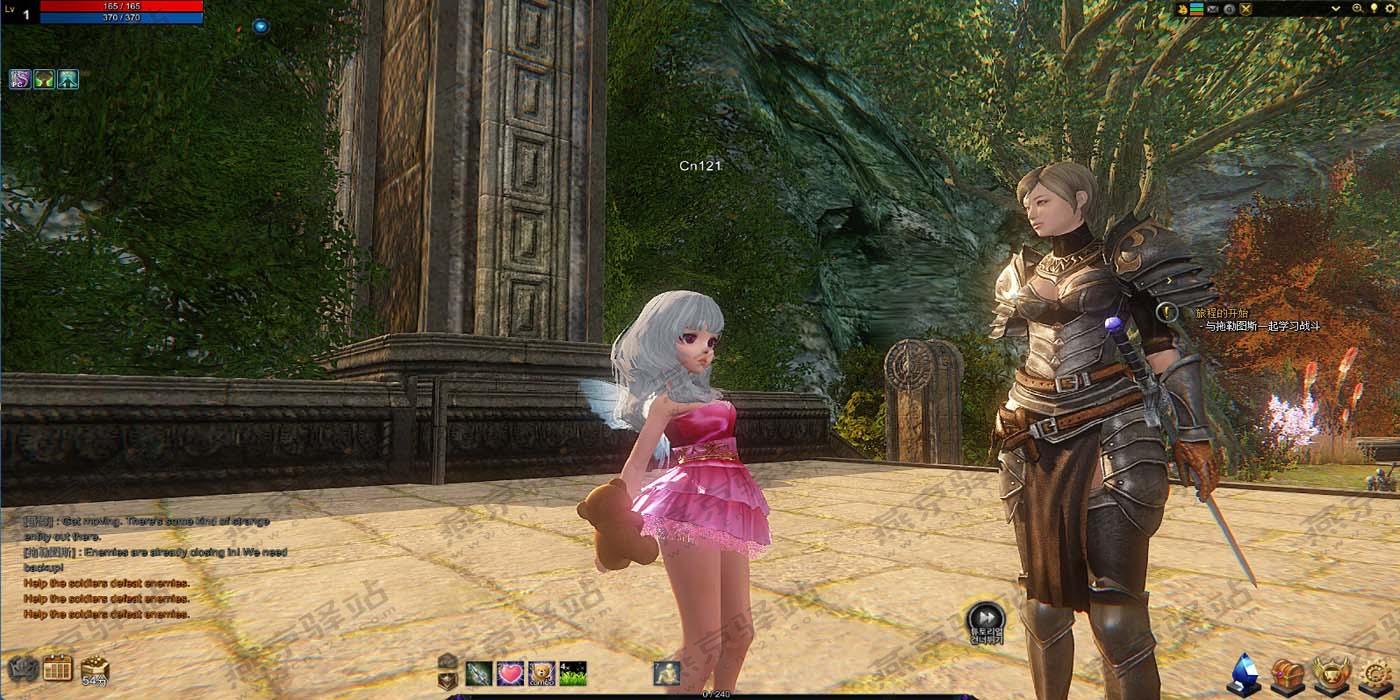Viewport: 1400px width, 700px height.
Task: Open the calendar icon
Action: 58,669
